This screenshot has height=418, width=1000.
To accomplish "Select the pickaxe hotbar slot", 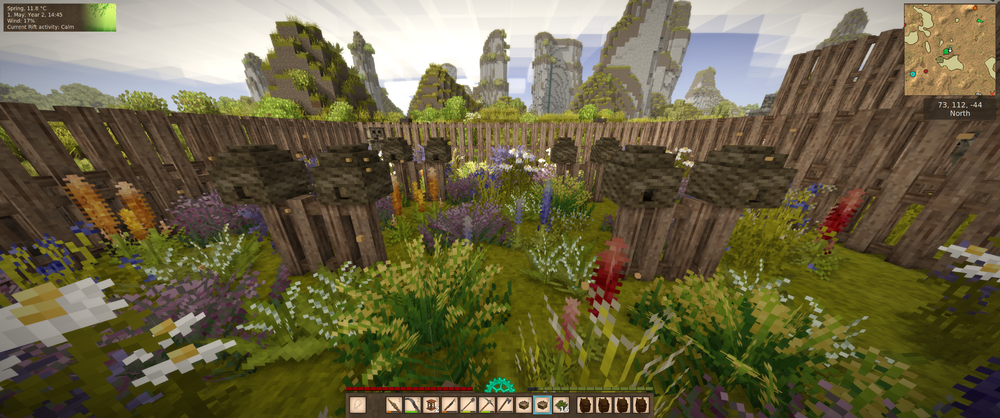I will 487,405.
